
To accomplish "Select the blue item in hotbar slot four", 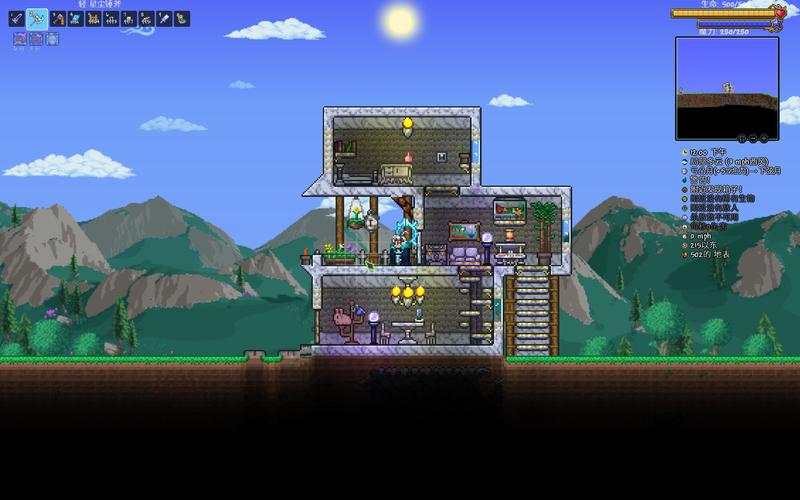I will pyautogui.click(x=75, y=18).
